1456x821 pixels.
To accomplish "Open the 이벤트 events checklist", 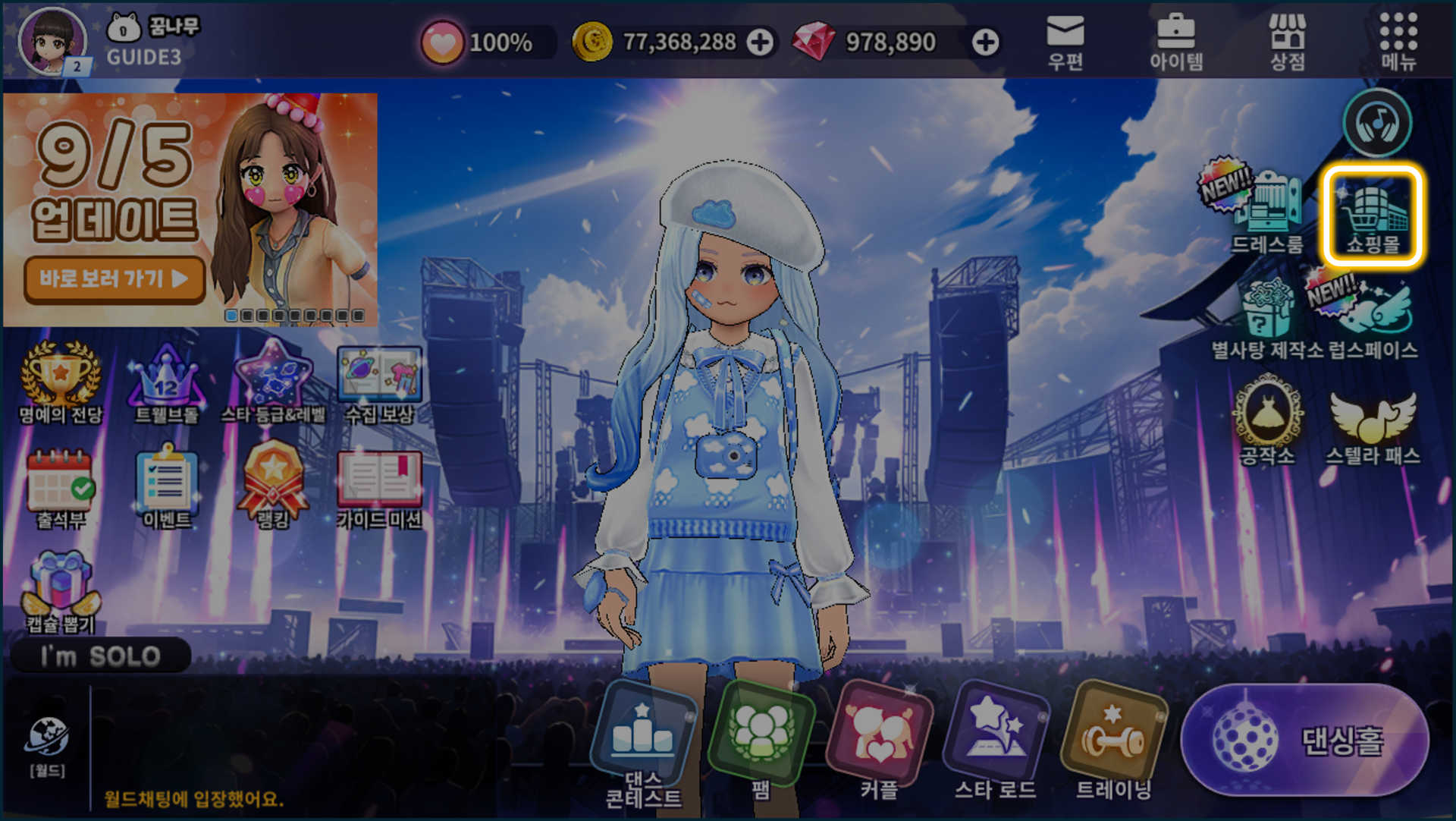I will click(167, 488).
